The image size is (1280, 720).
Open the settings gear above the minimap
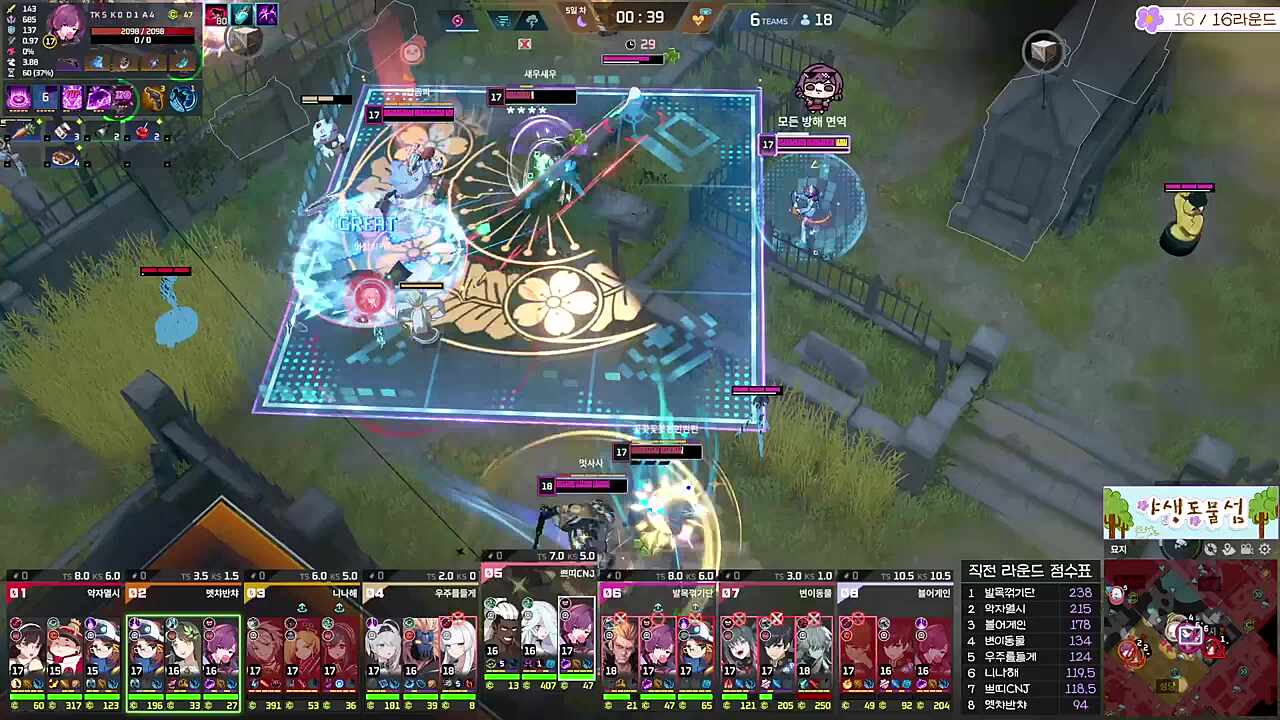[1264, 549]
